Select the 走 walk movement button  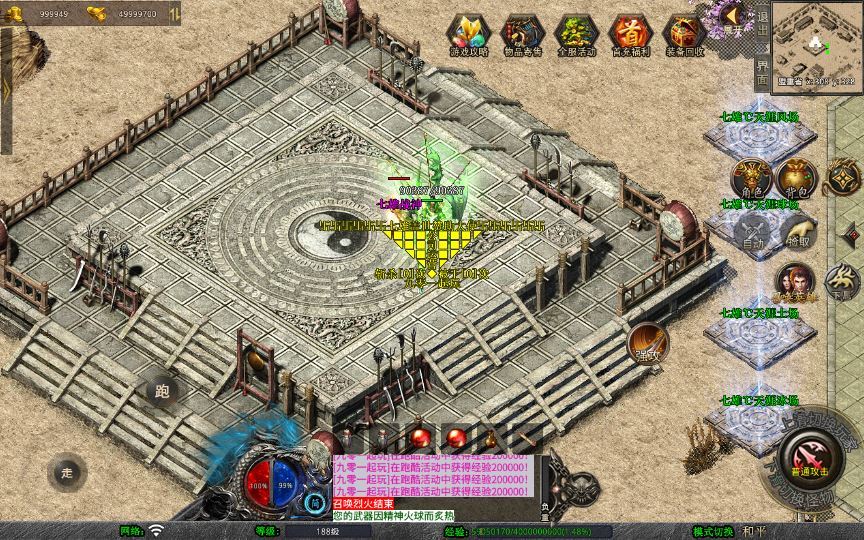[66, 470]
